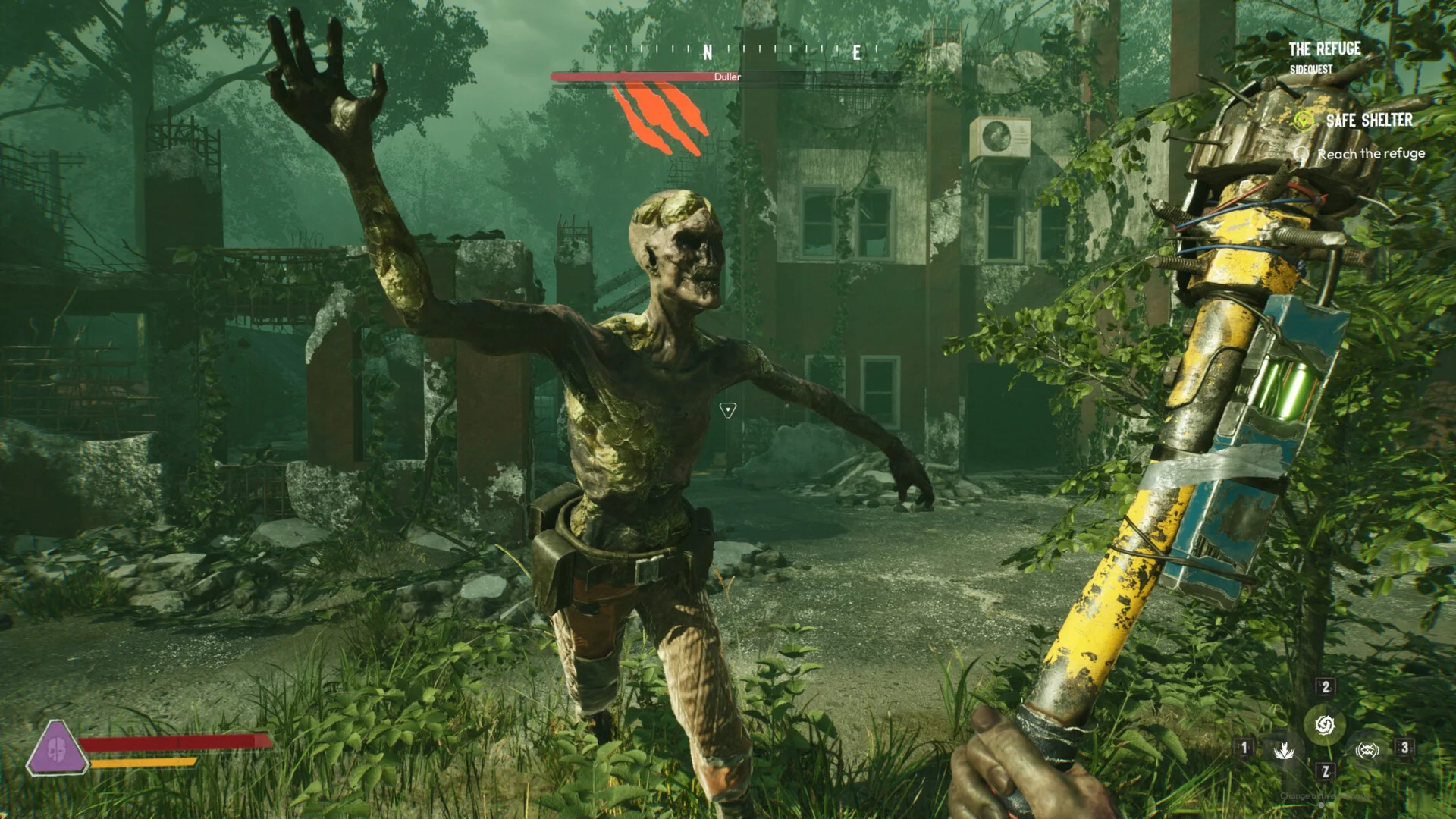This screenshot has height=819, width=1456.
Task: Select the purple skull character badge
Action: click(56, 748)
